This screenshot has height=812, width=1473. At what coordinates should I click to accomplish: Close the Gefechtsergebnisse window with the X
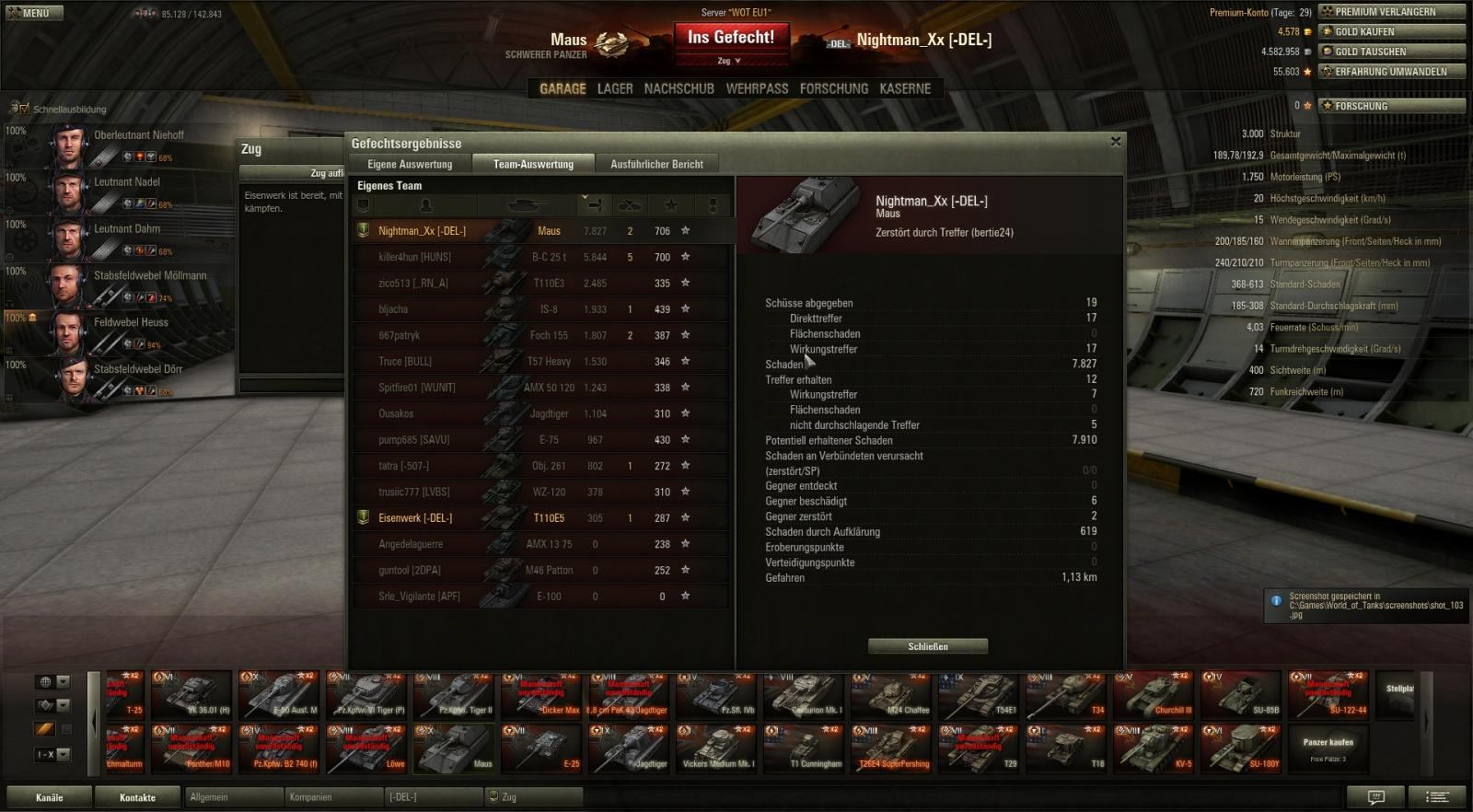[1116, 142]
